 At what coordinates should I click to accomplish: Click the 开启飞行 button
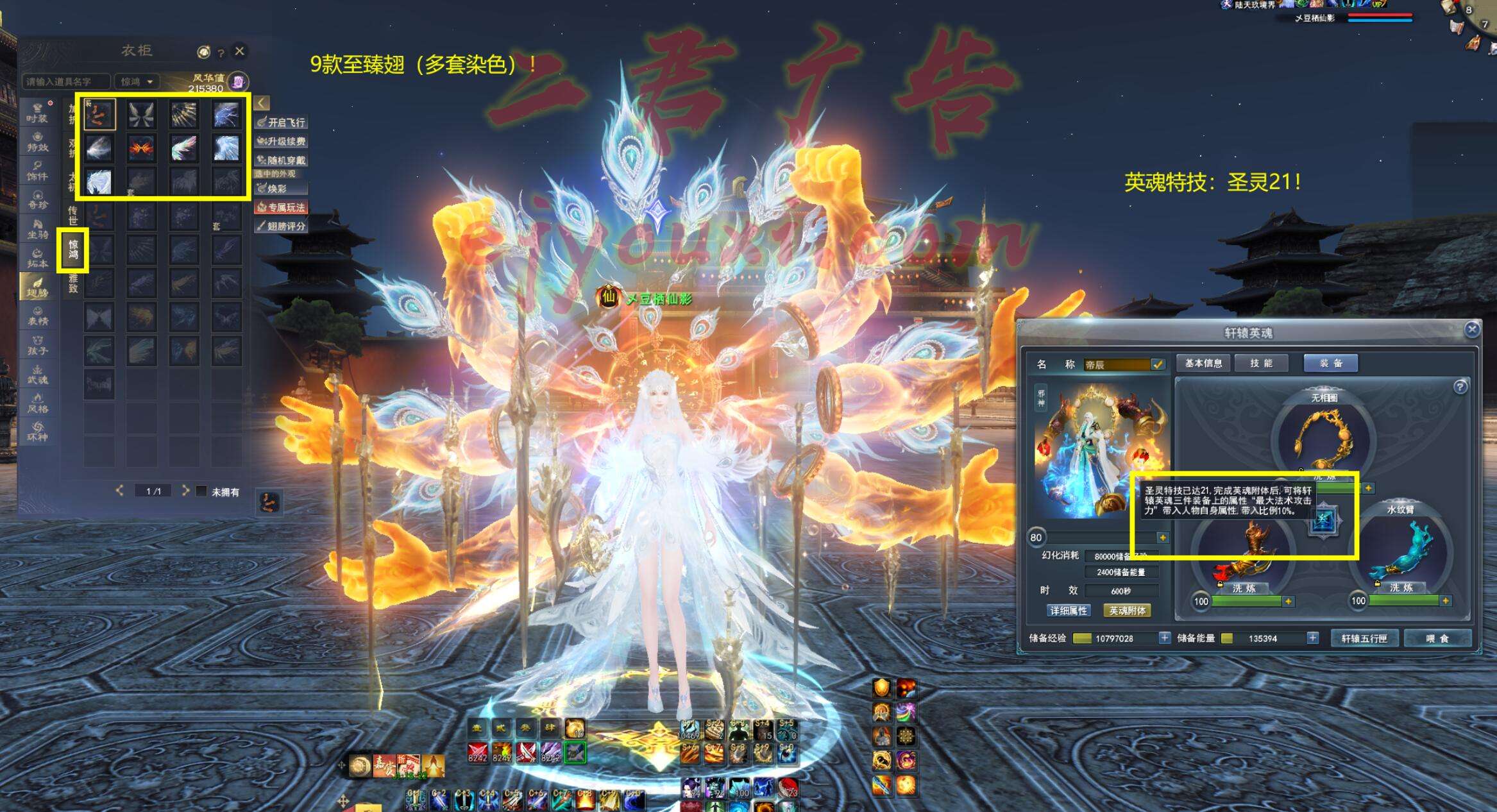[281, 122]
